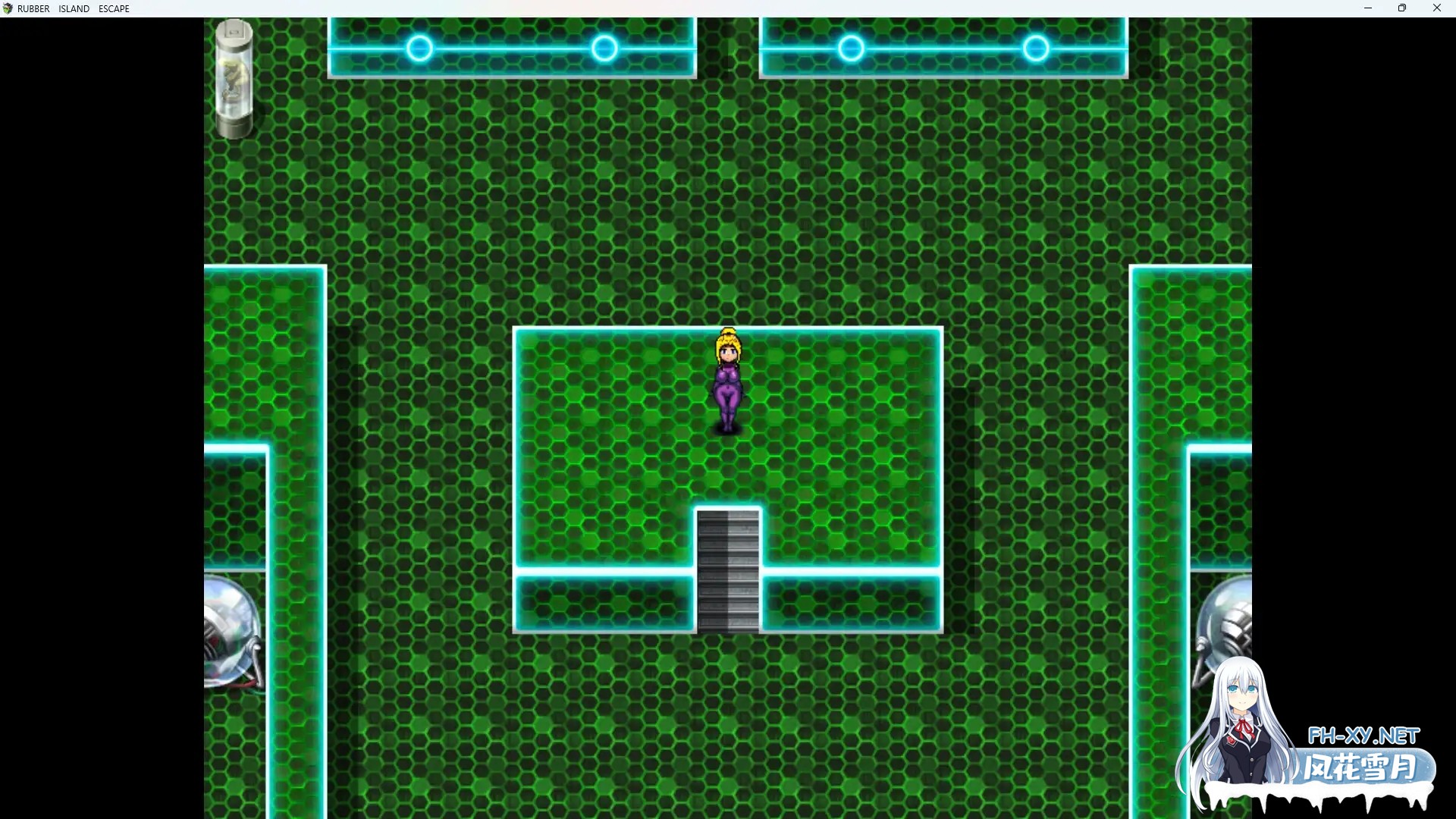Screen dimensions: 1456x819
Task: Minimize the game window
Action: pyautogui.click(x=1368, y=8)
